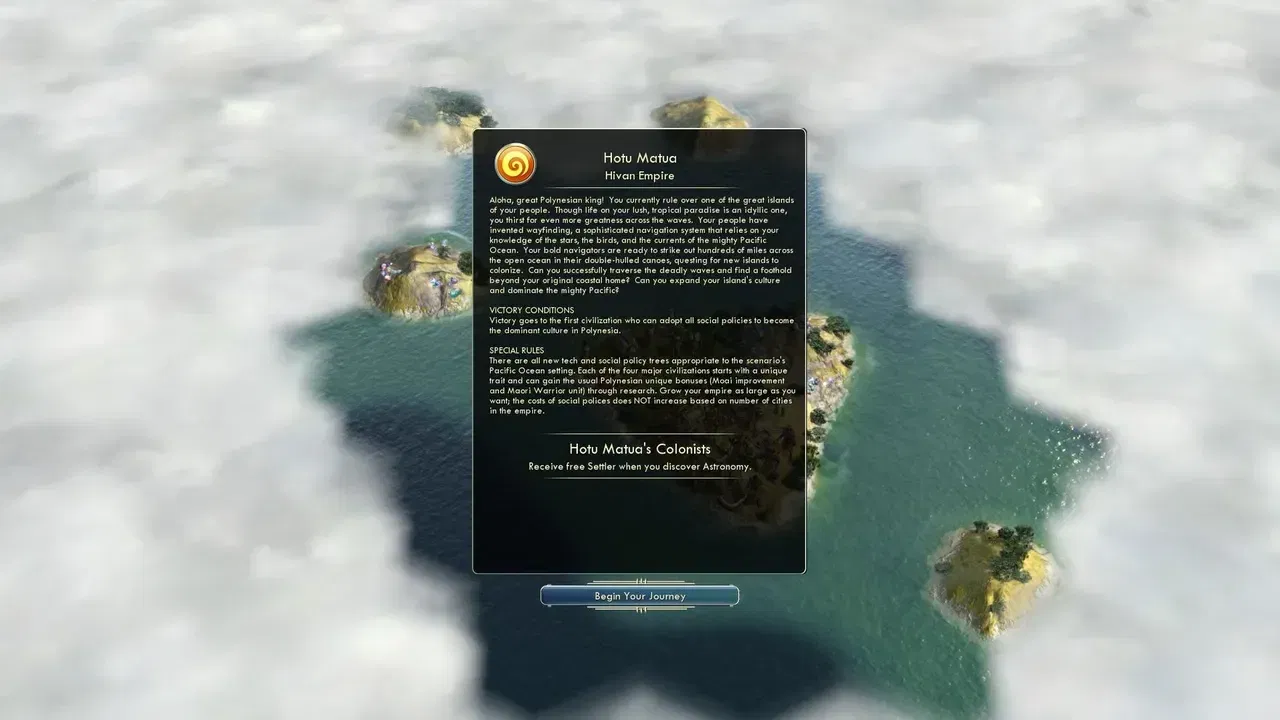Click the divider above Hotu Matua's Colonists
The height and width of the screenshot is (720, 1280).
[639, 432]
